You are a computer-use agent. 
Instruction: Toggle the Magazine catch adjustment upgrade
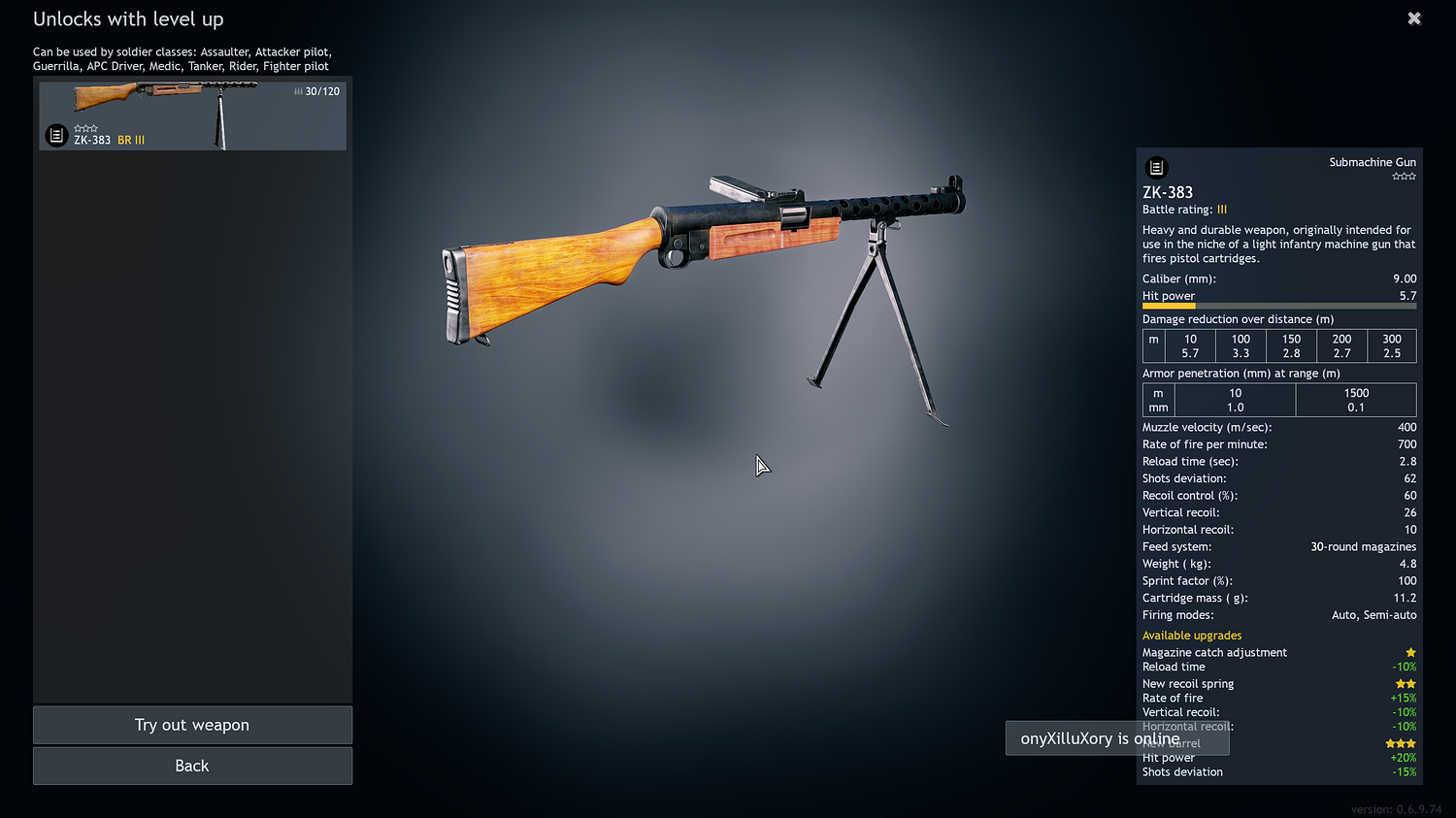click(x=1214, y=652)
